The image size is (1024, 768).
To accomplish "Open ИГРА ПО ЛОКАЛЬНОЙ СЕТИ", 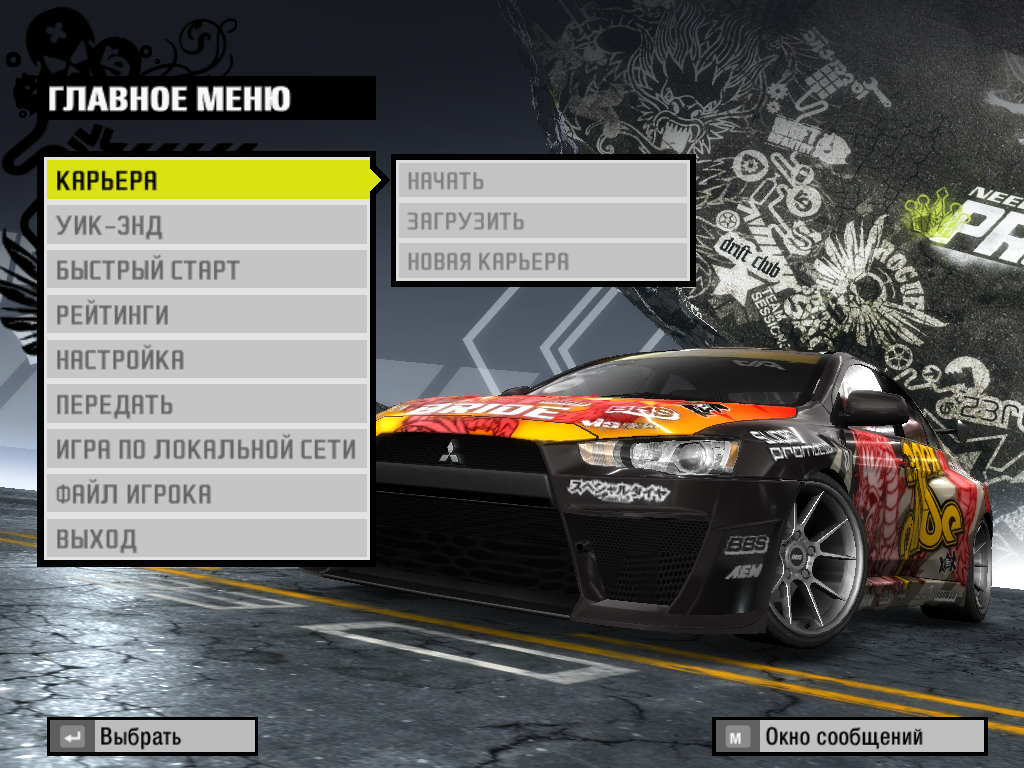I will click(207, 450).
